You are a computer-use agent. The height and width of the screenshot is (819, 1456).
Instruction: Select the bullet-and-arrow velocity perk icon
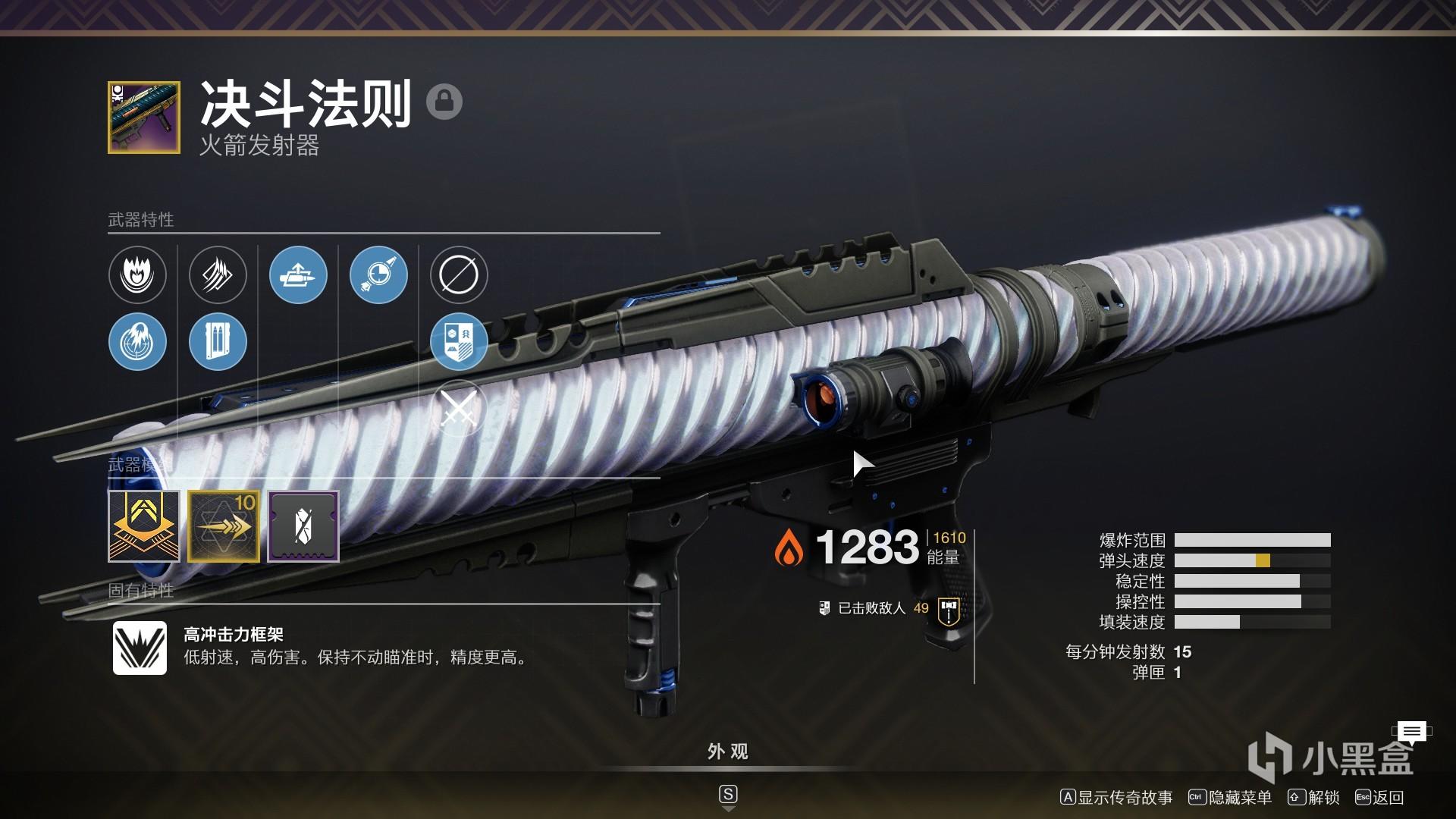[x=298, y=275]
